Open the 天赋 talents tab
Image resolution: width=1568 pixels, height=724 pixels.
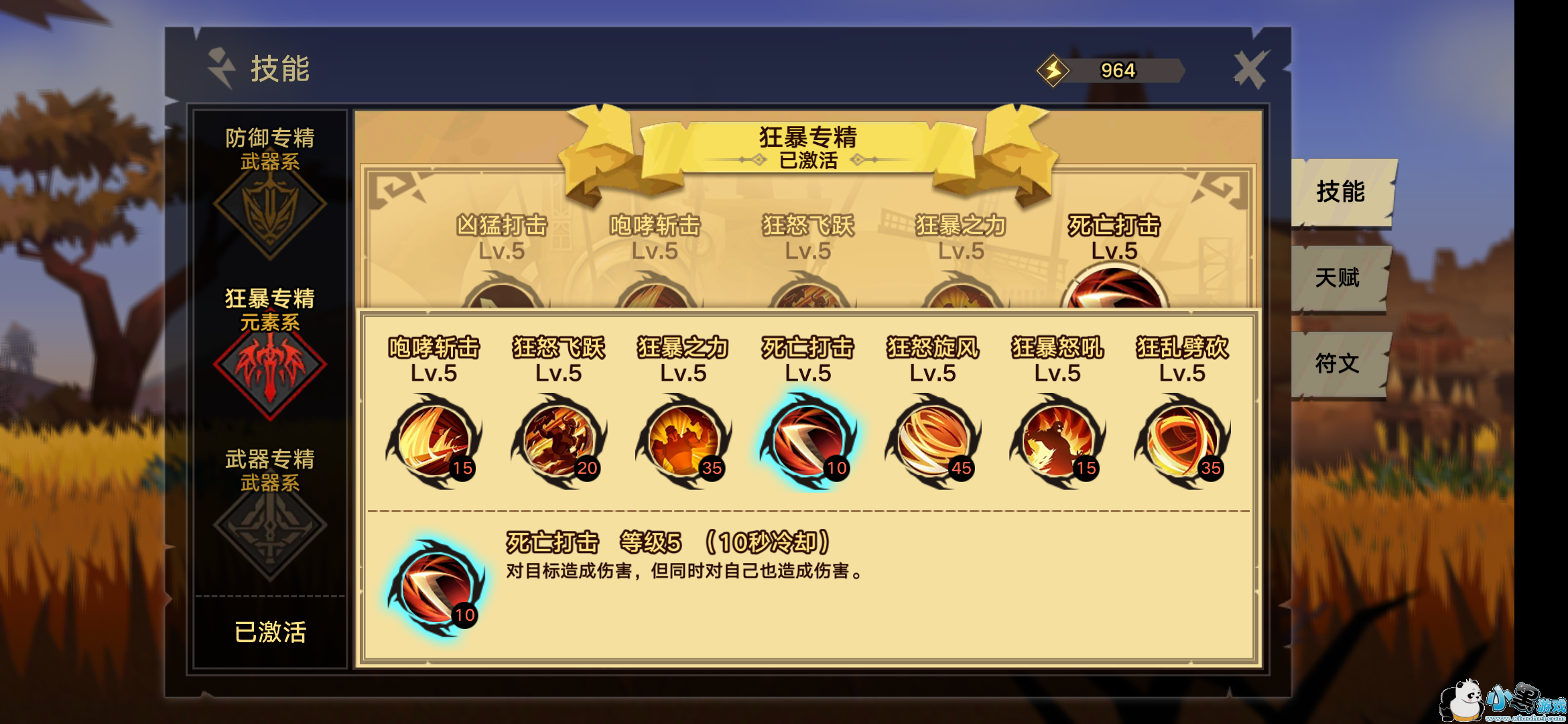point(1338,278)
